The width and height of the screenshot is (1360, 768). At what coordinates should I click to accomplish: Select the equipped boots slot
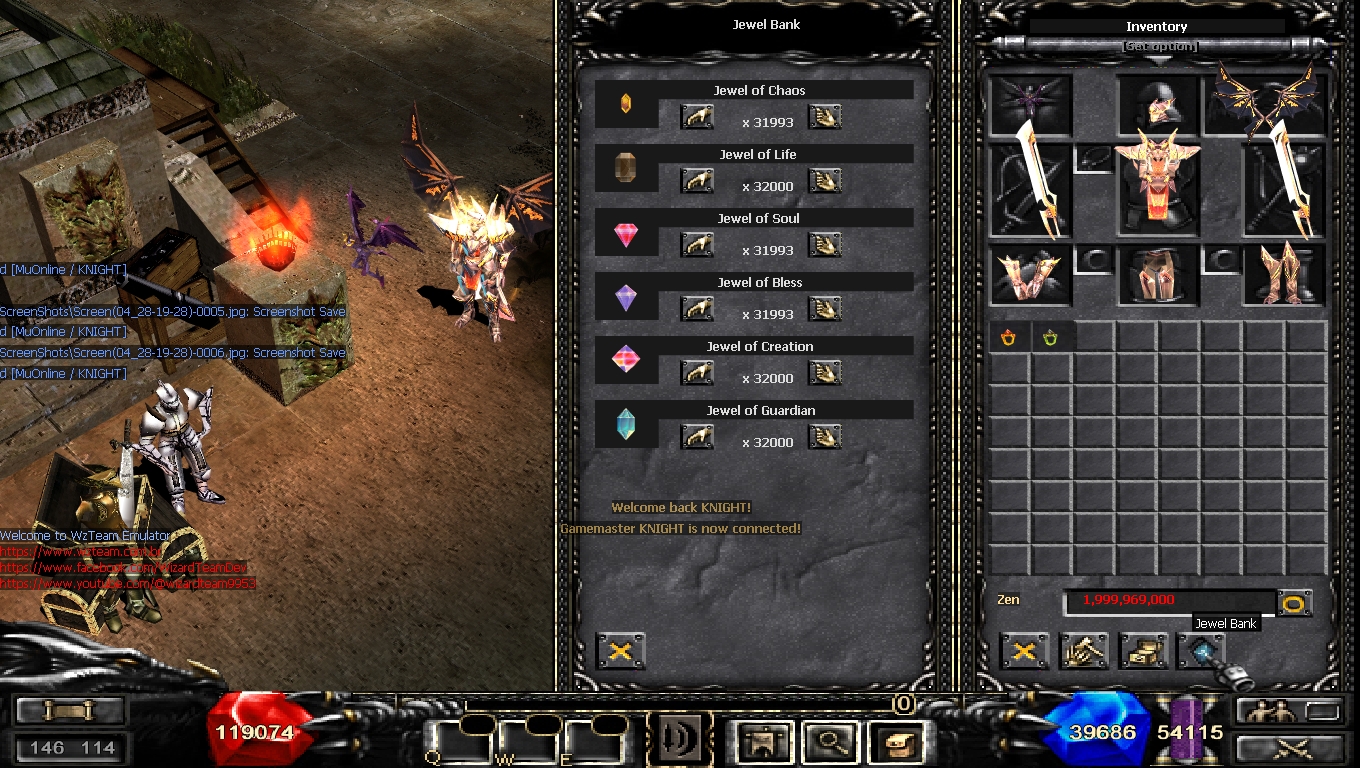click(x=1284, y=275)
